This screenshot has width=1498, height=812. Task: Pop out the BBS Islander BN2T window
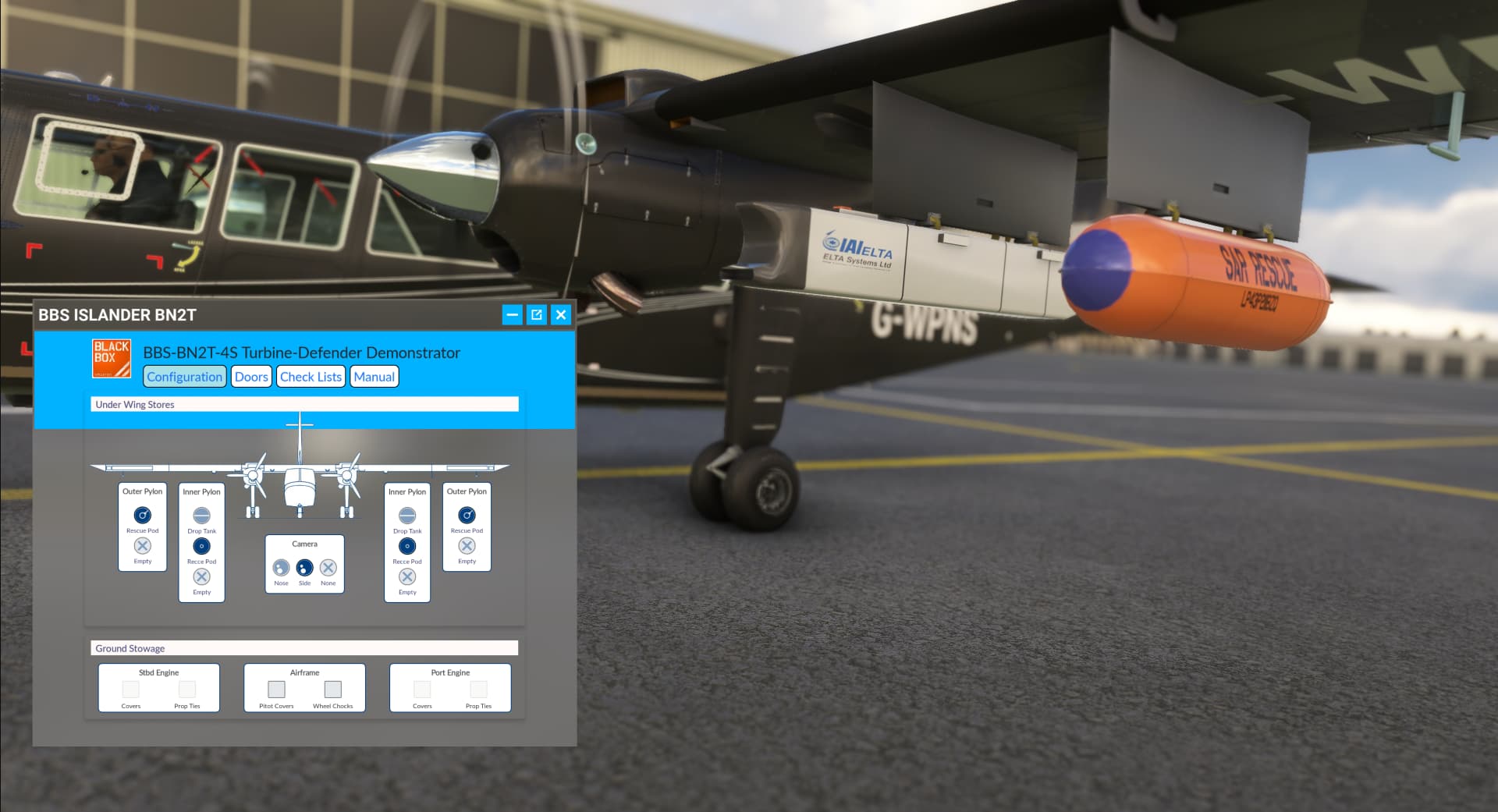[536, 315]
